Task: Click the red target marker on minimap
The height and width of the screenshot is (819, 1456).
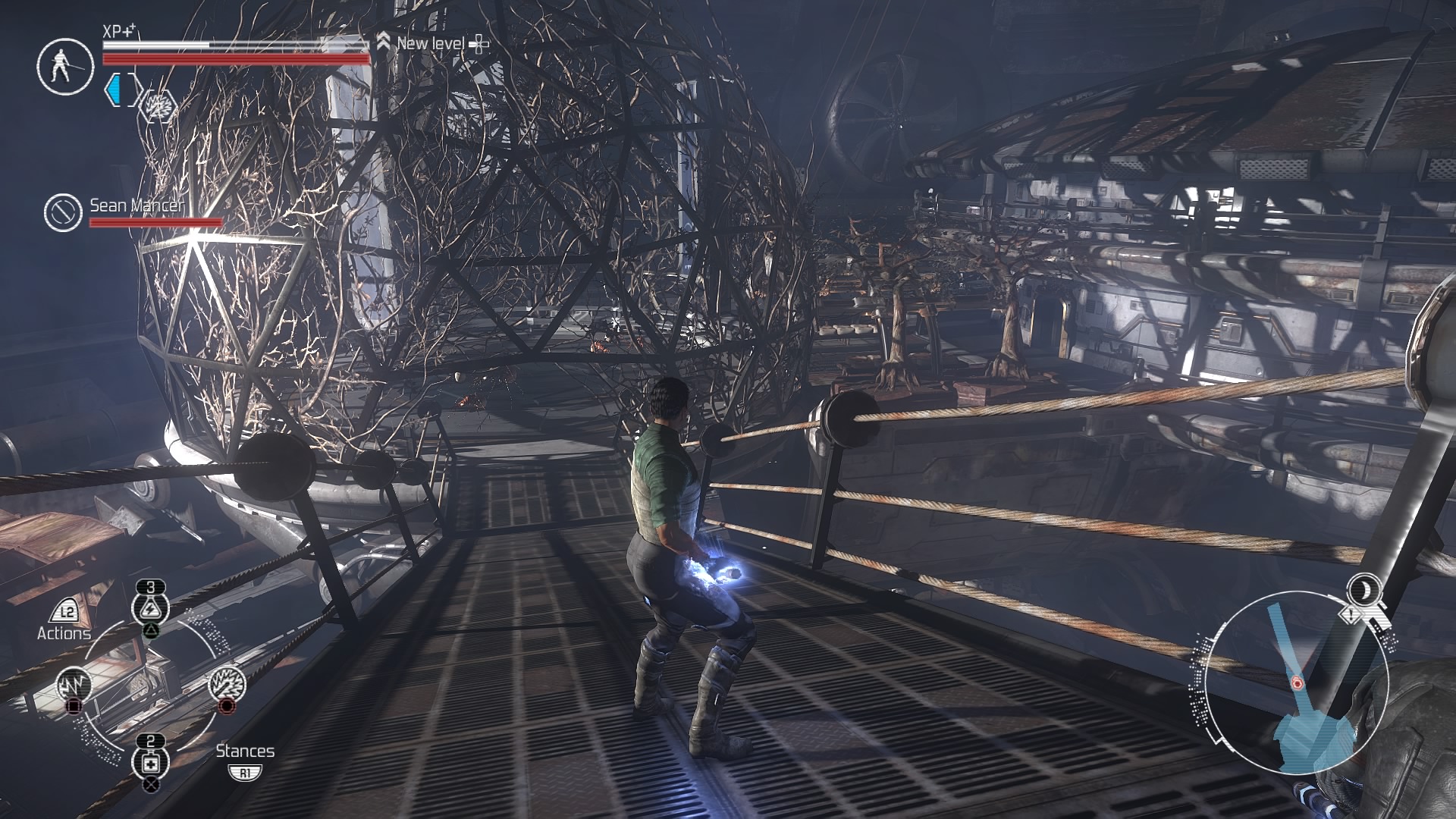Action: click(x=1297, y=684)
